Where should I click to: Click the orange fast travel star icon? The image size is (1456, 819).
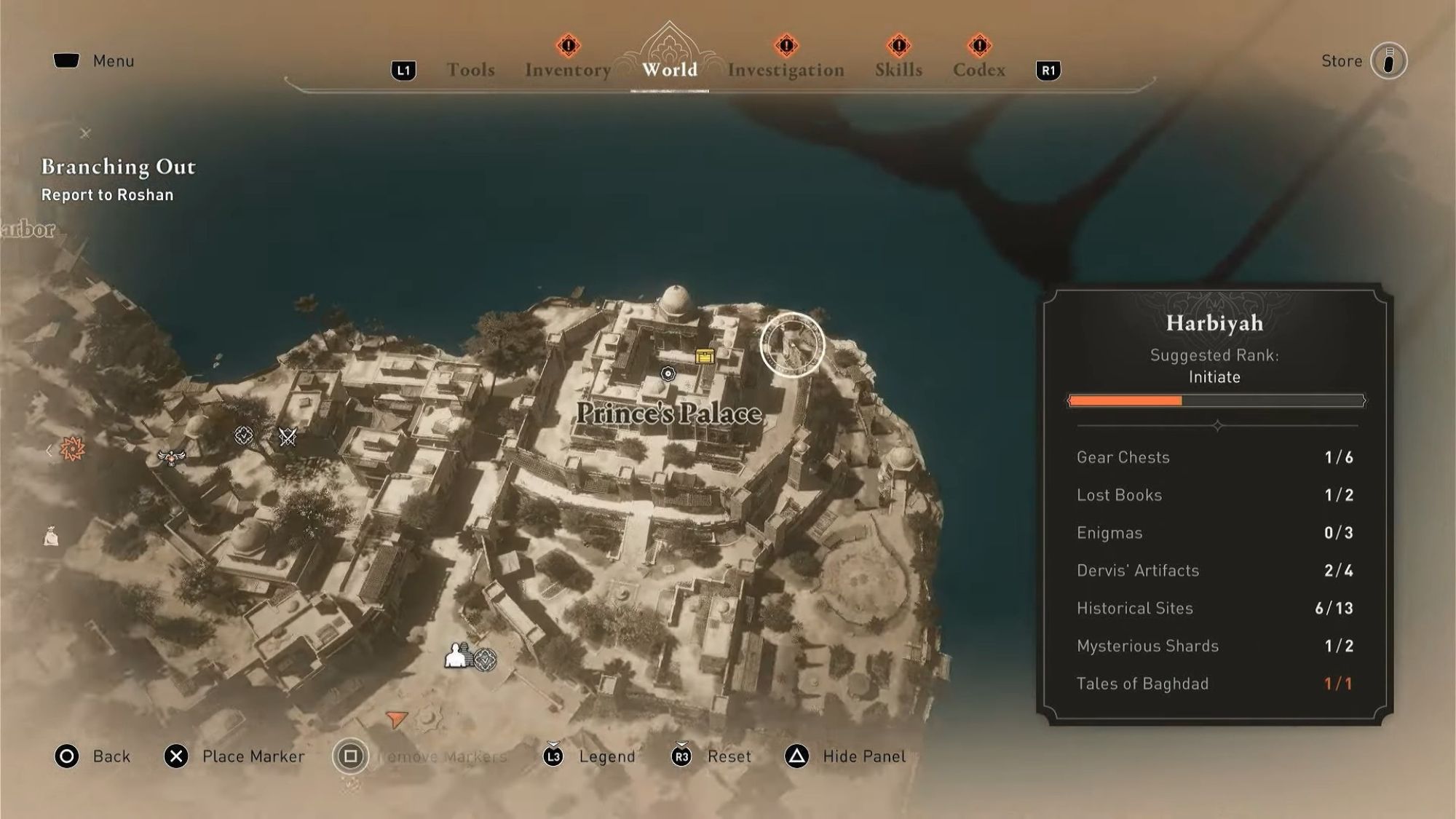(73, 448)
